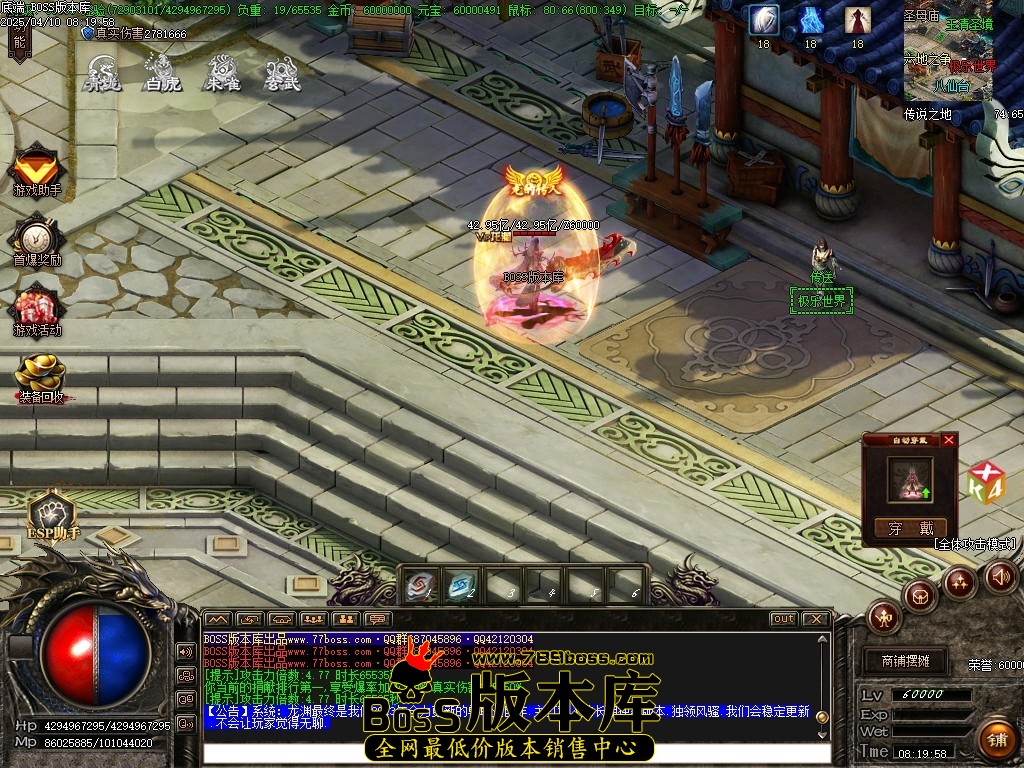
Task: Click the round 铺 shop button
Action: click(x=996, y=739)
